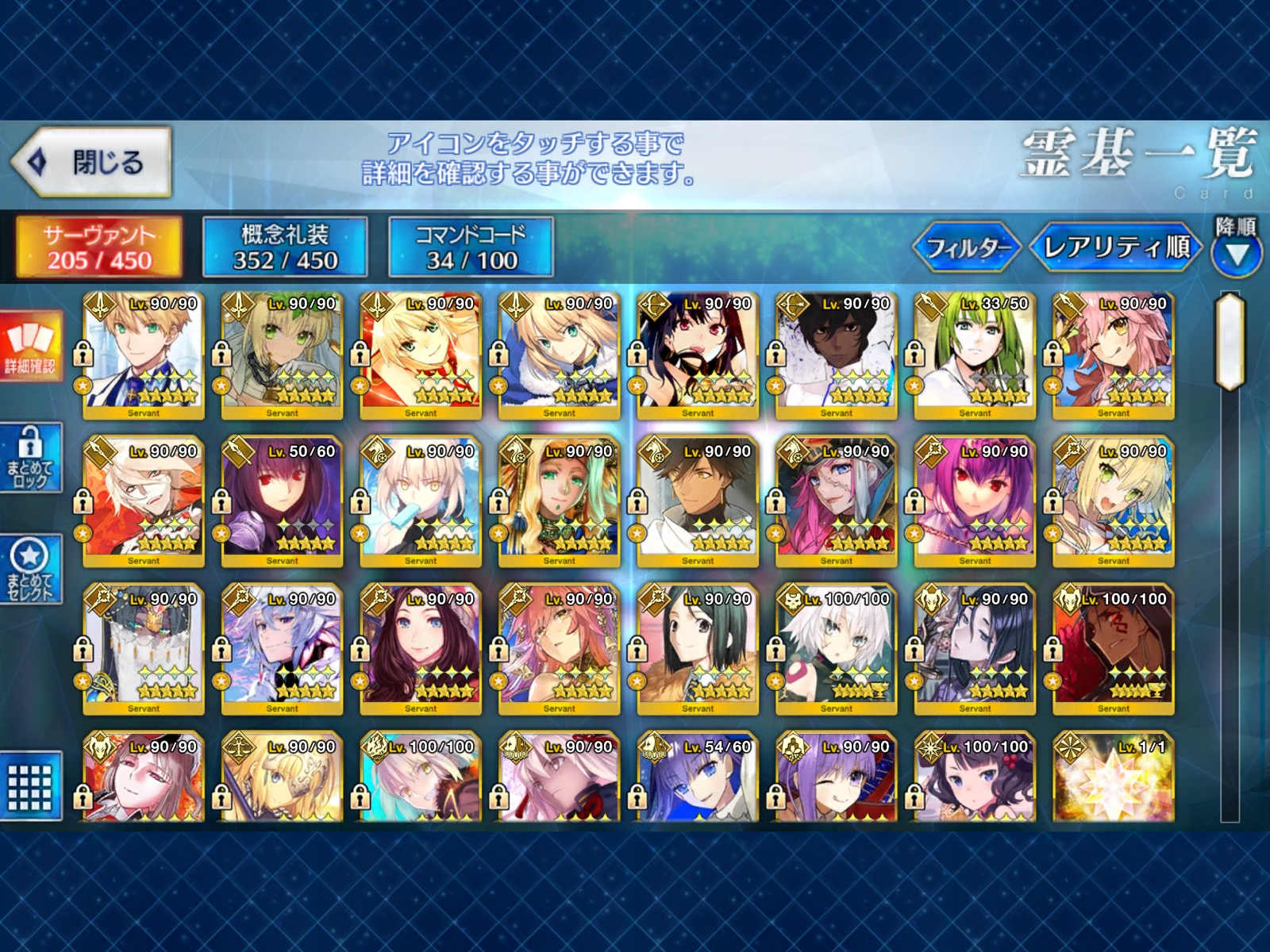Switch to the コマンドコード command code tab

[x=468, y=246]
